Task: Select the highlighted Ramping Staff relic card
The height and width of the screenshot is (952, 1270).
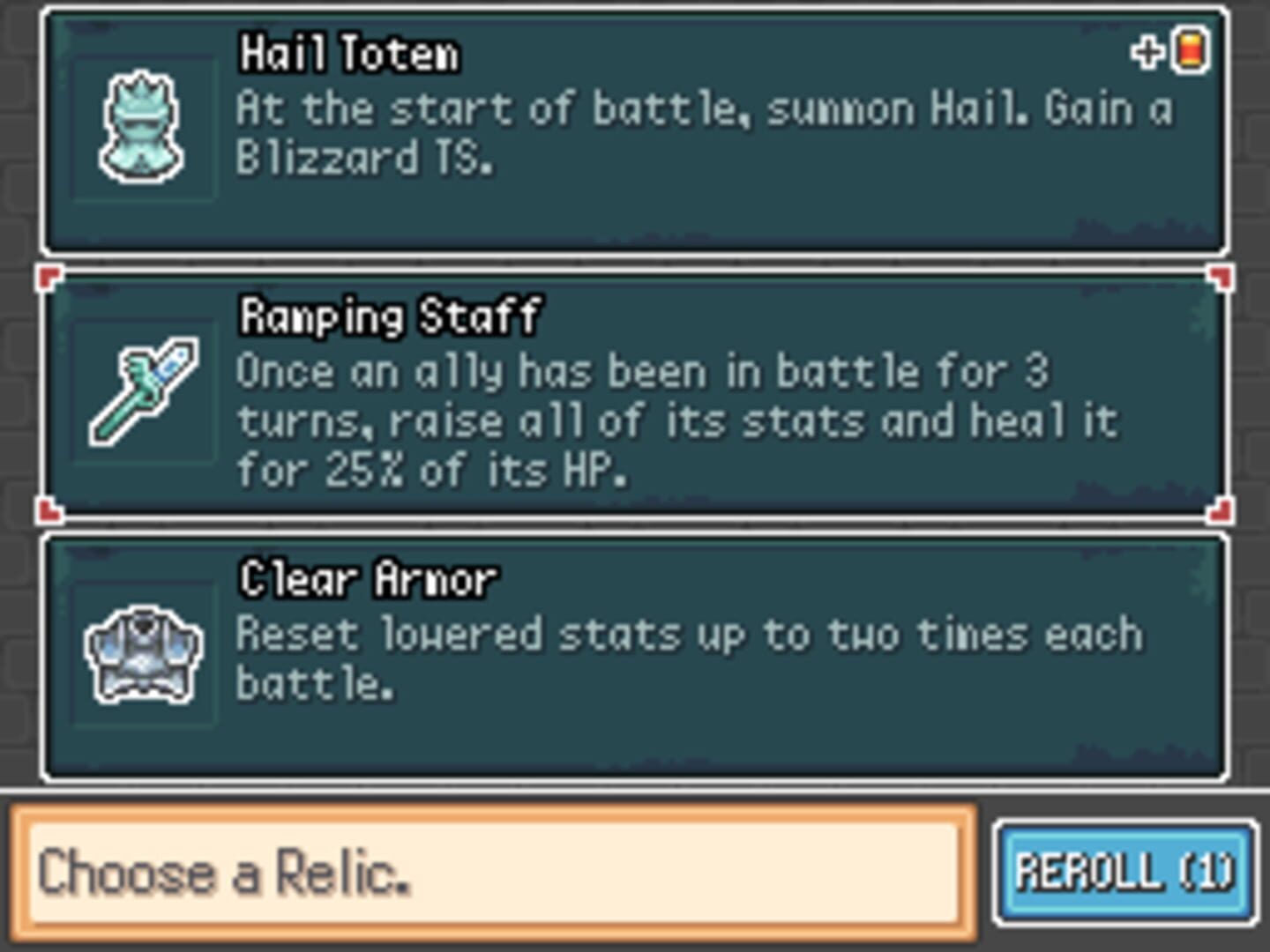Action: (635, 392)
